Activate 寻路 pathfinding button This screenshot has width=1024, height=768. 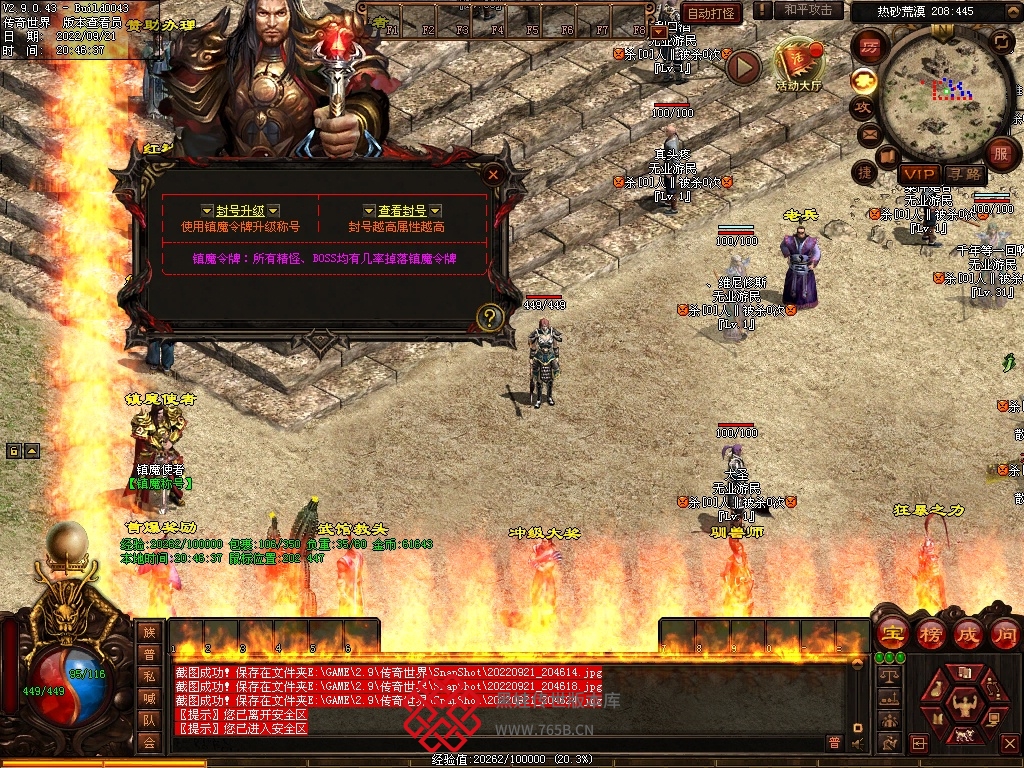(966, 175)
